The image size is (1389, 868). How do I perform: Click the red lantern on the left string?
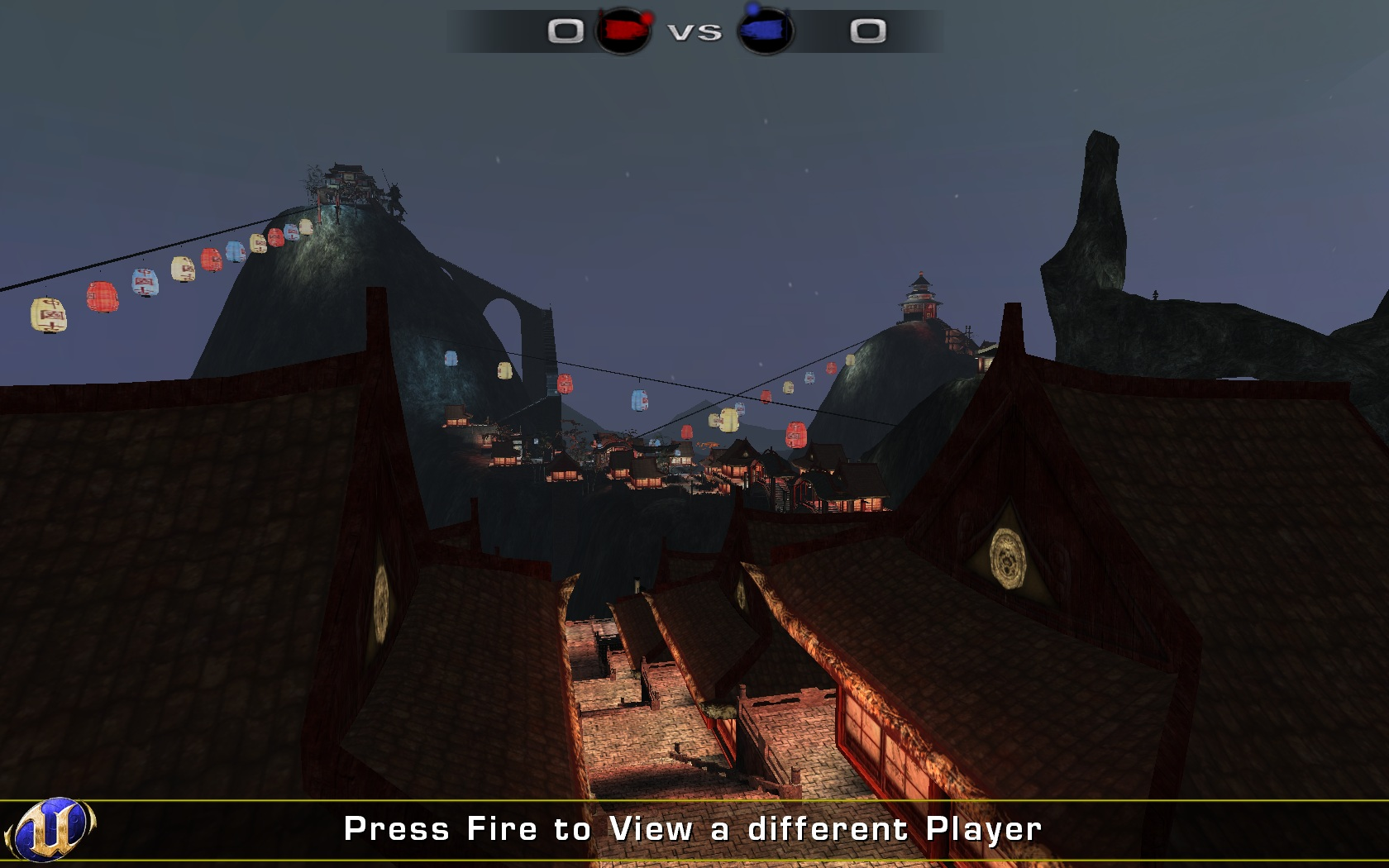pyautogui.click(x=101, y=298)
